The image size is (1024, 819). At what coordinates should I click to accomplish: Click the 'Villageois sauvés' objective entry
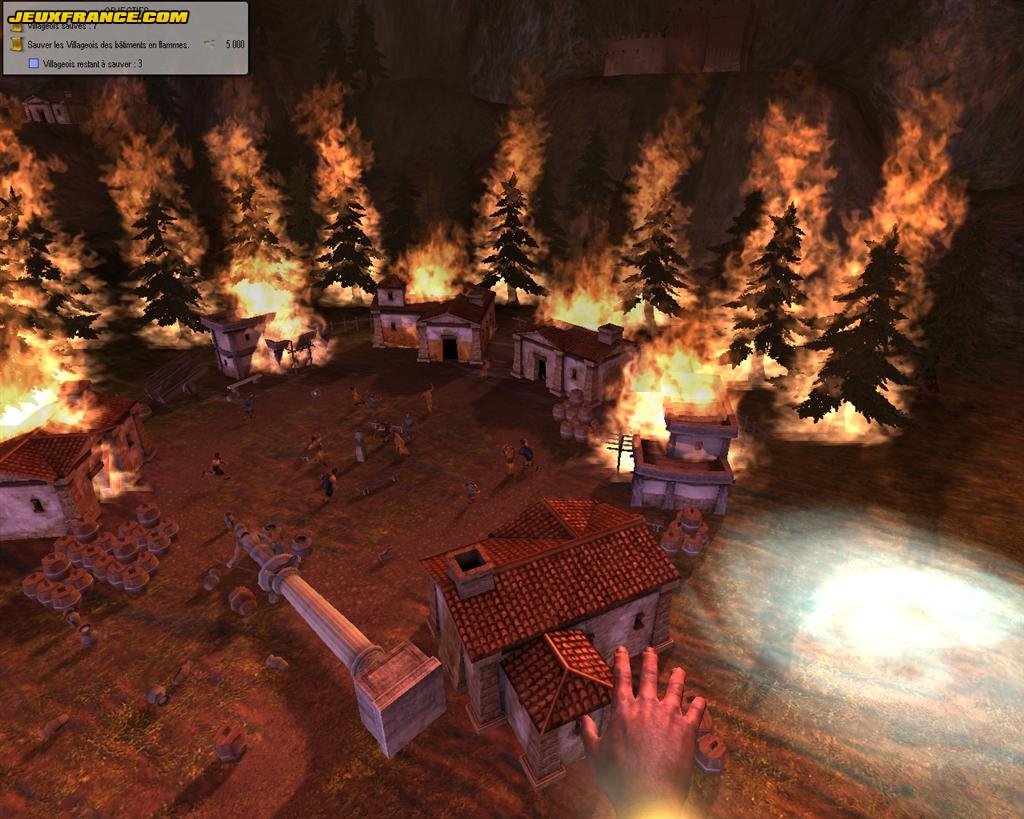tap(60, 27)
